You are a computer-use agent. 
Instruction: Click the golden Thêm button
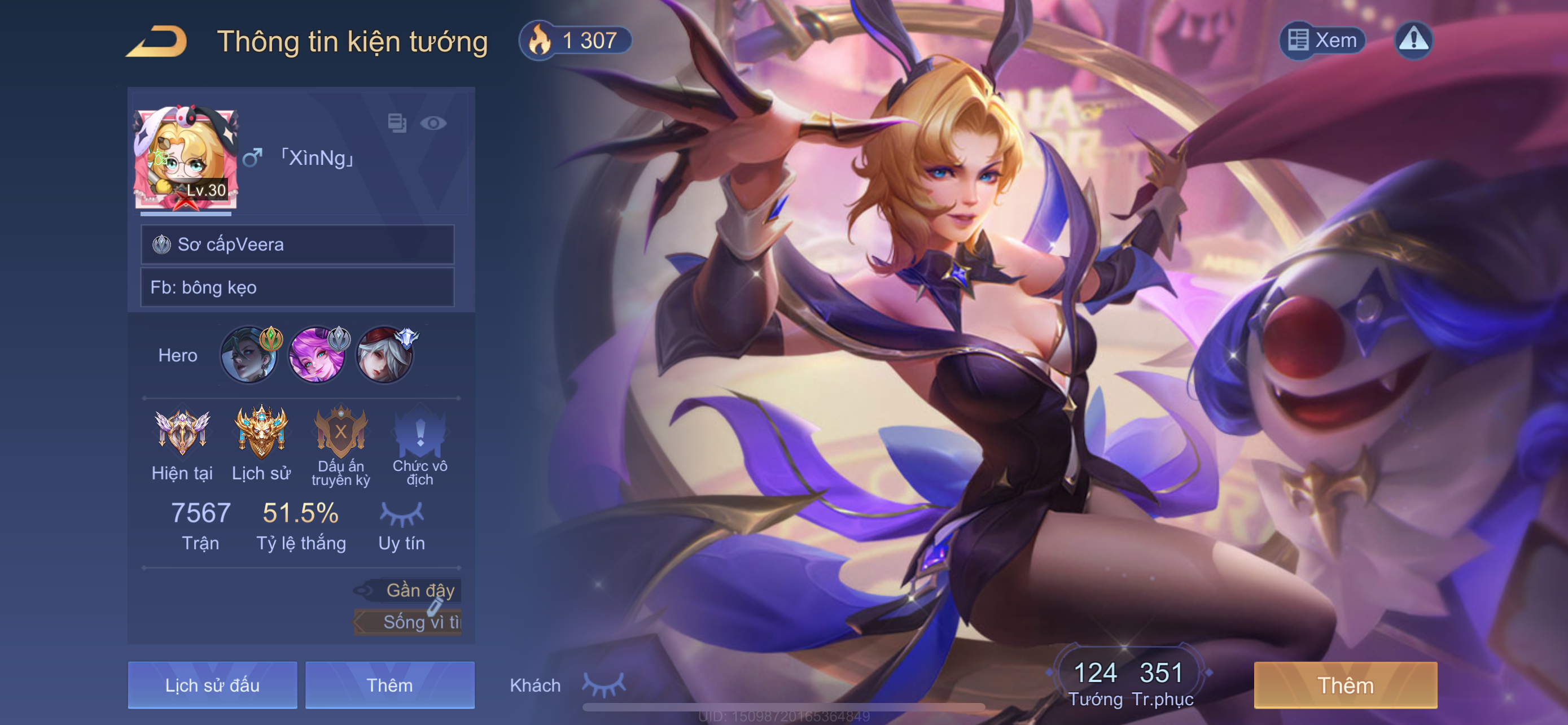click(x=1345, y=685)
